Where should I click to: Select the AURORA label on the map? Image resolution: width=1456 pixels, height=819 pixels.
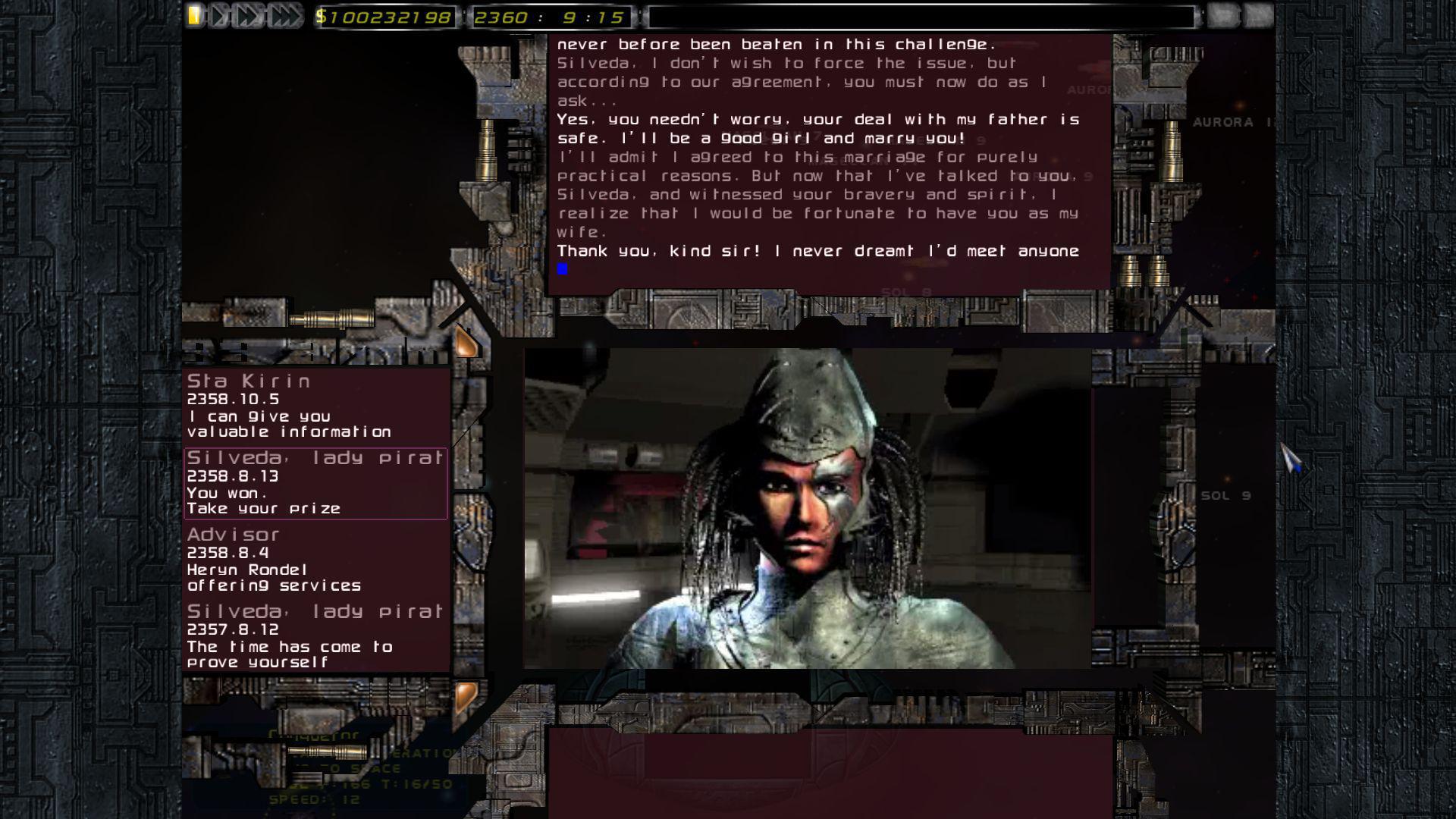(x=1224, y=121)
